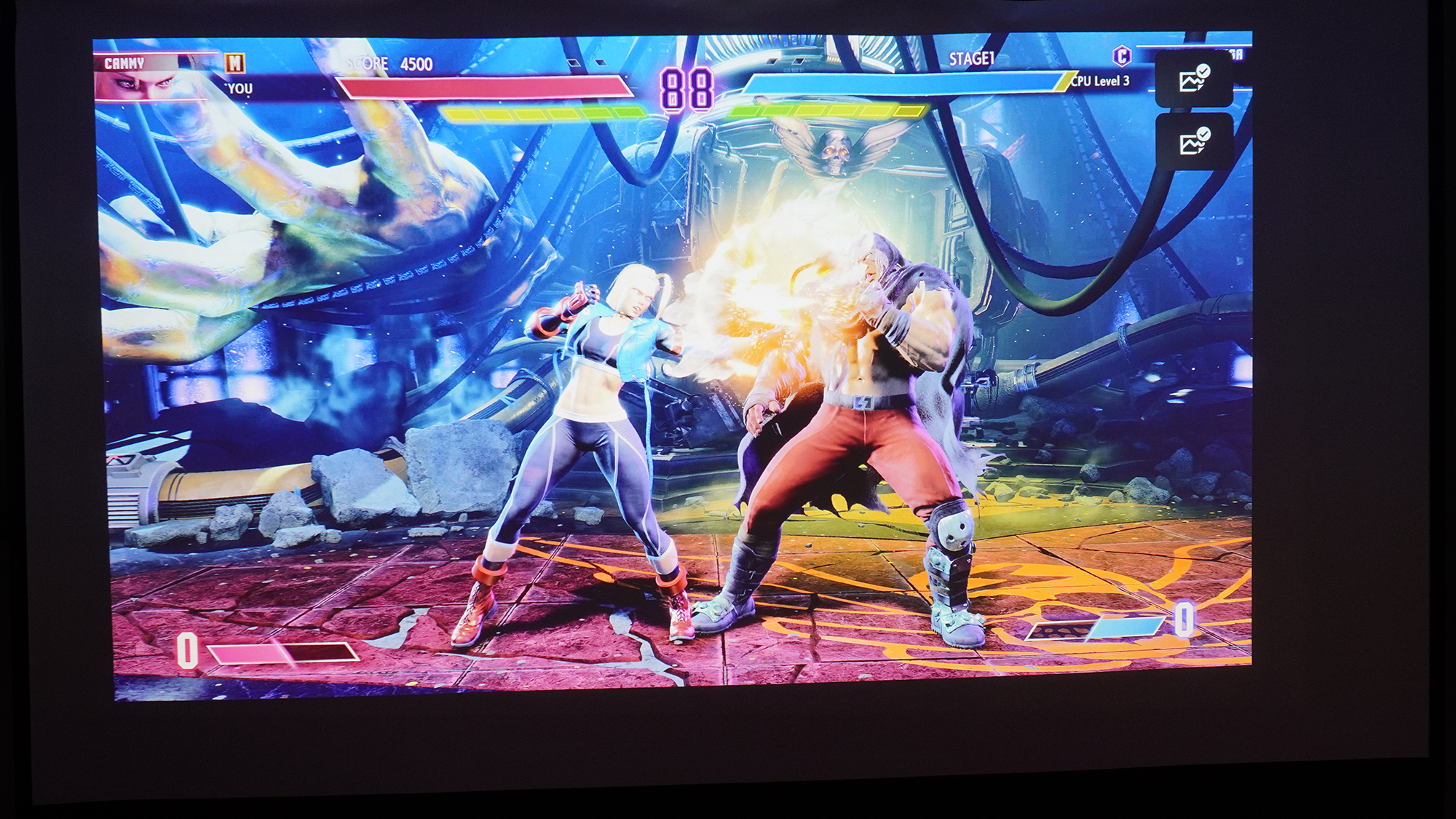1456x819 pixels.
Task: Toggle the "YOU" player indicator
Action: (240, 89)
